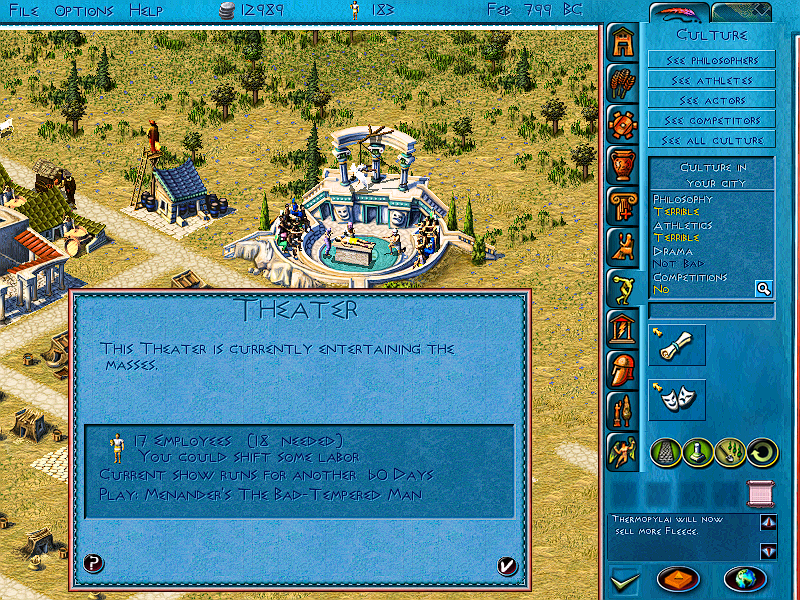This screenshot has height=600, width=800.
Task: Click the culture magnifying glass button
Action: (x=763, y=289)
